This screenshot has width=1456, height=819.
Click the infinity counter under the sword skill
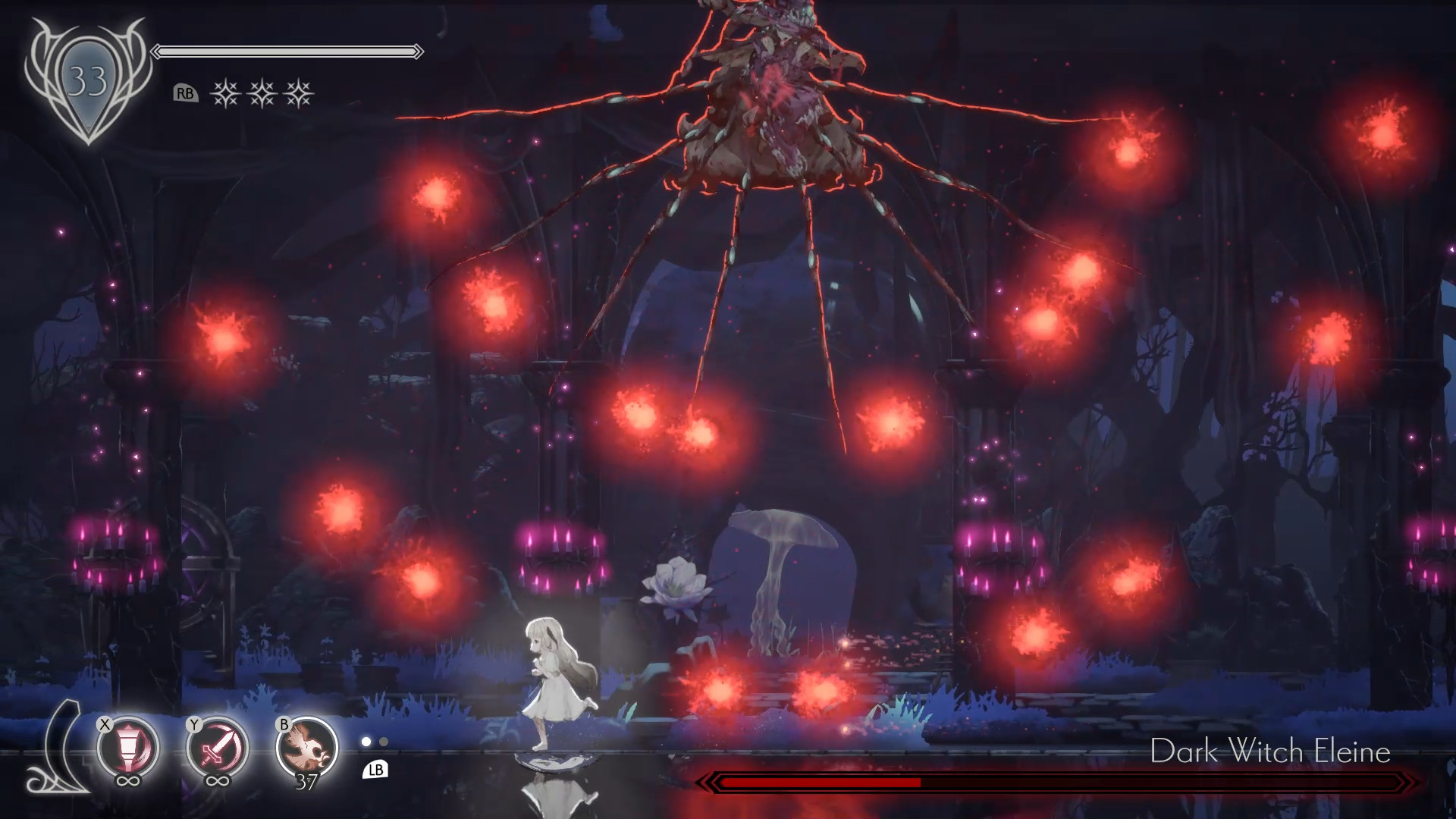point(216,782)
